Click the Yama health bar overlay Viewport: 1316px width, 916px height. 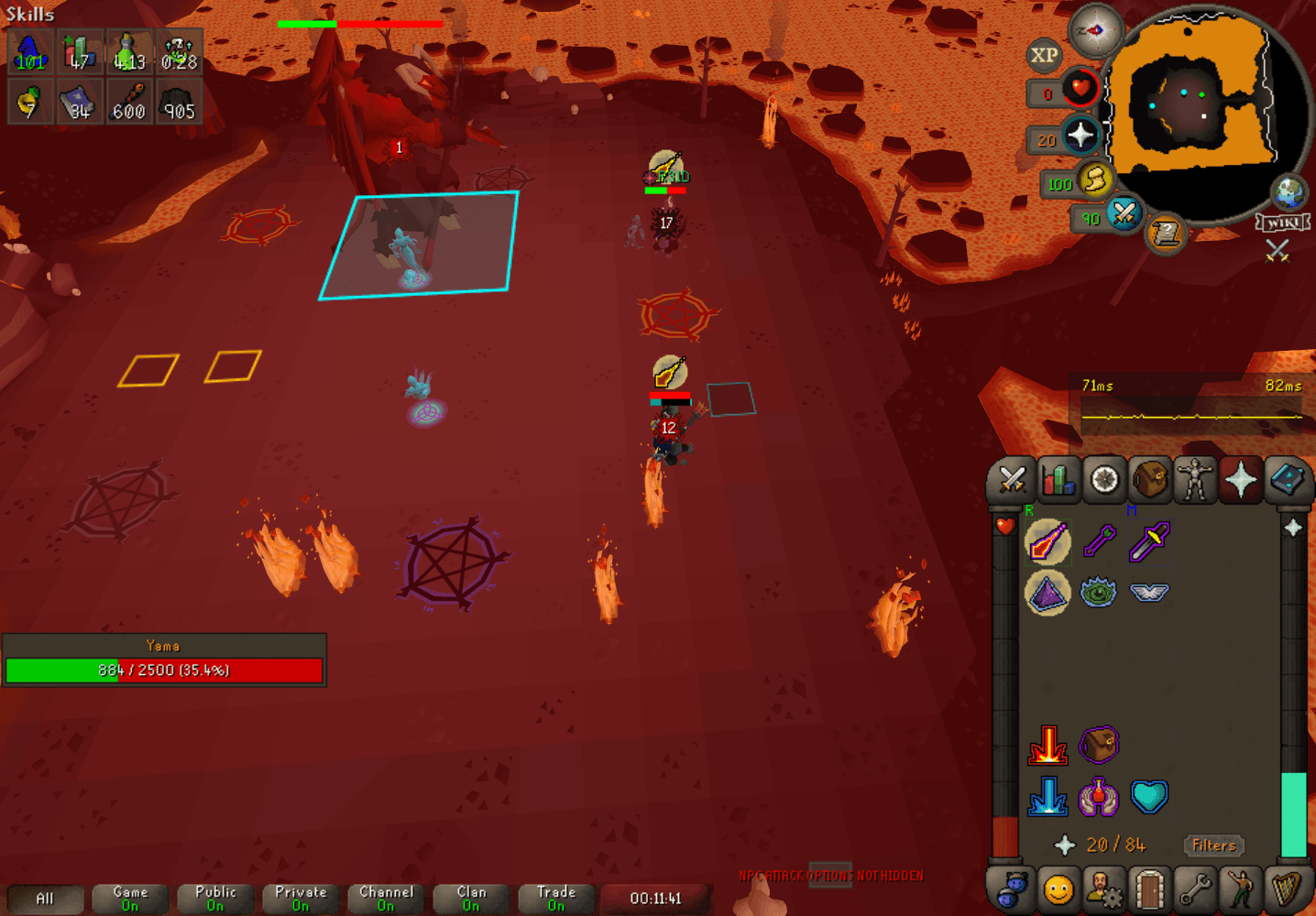pyautogui.click(x=164, y=671)
